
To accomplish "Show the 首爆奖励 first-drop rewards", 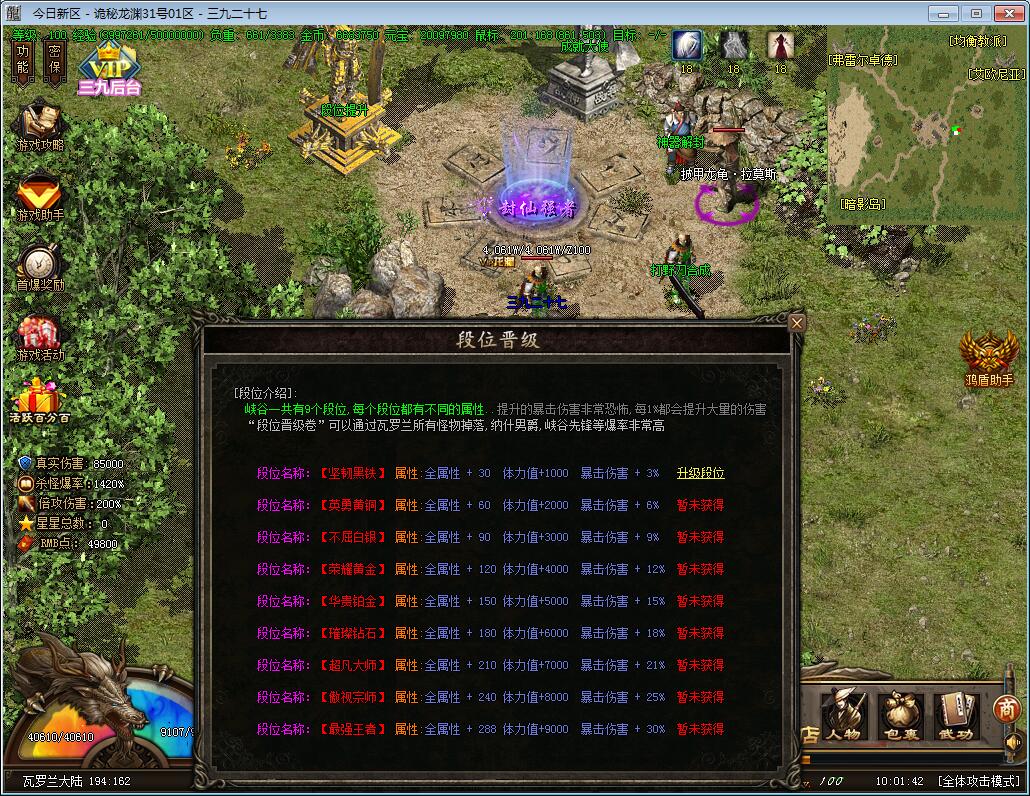I will [39, 267].
